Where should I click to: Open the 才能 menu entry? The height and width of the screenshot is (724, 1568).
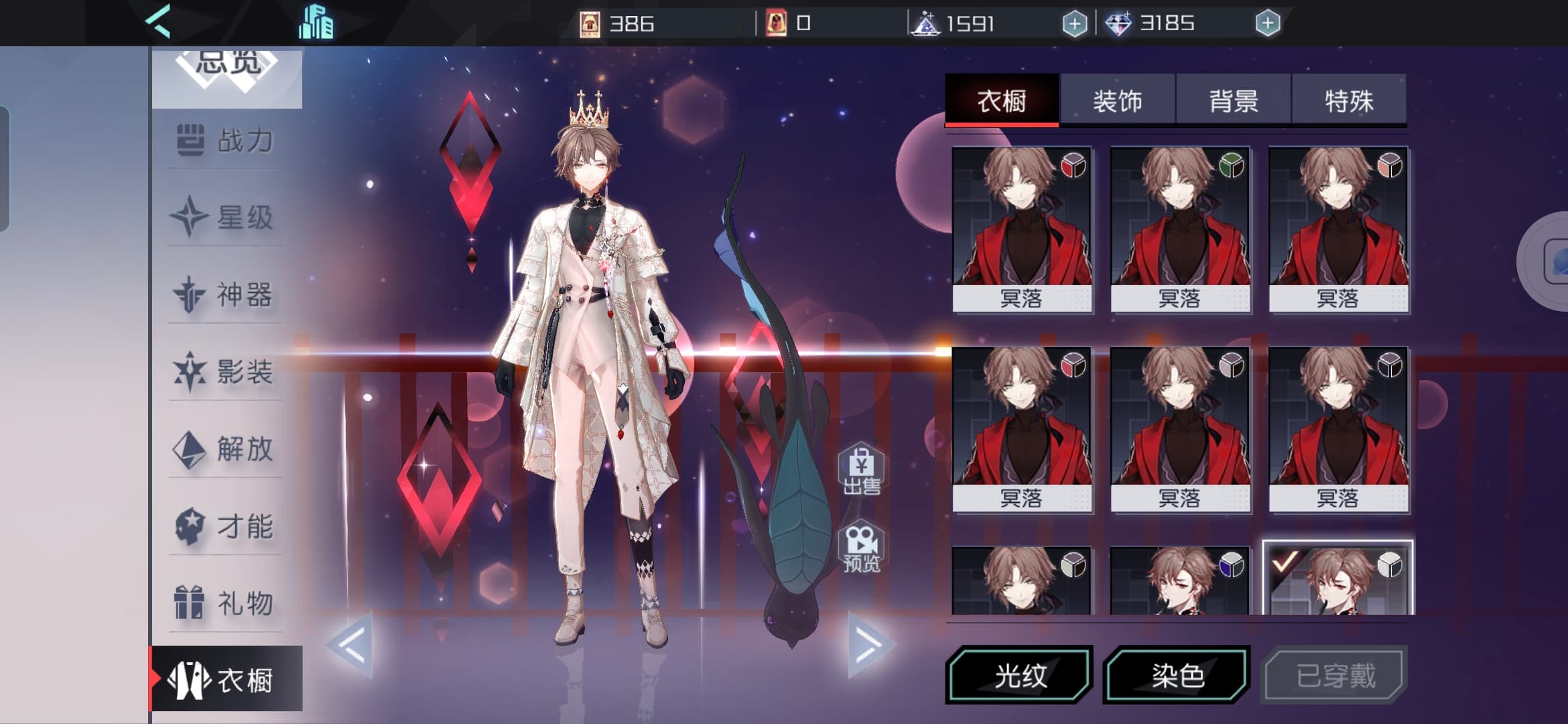tap(226, 526)
